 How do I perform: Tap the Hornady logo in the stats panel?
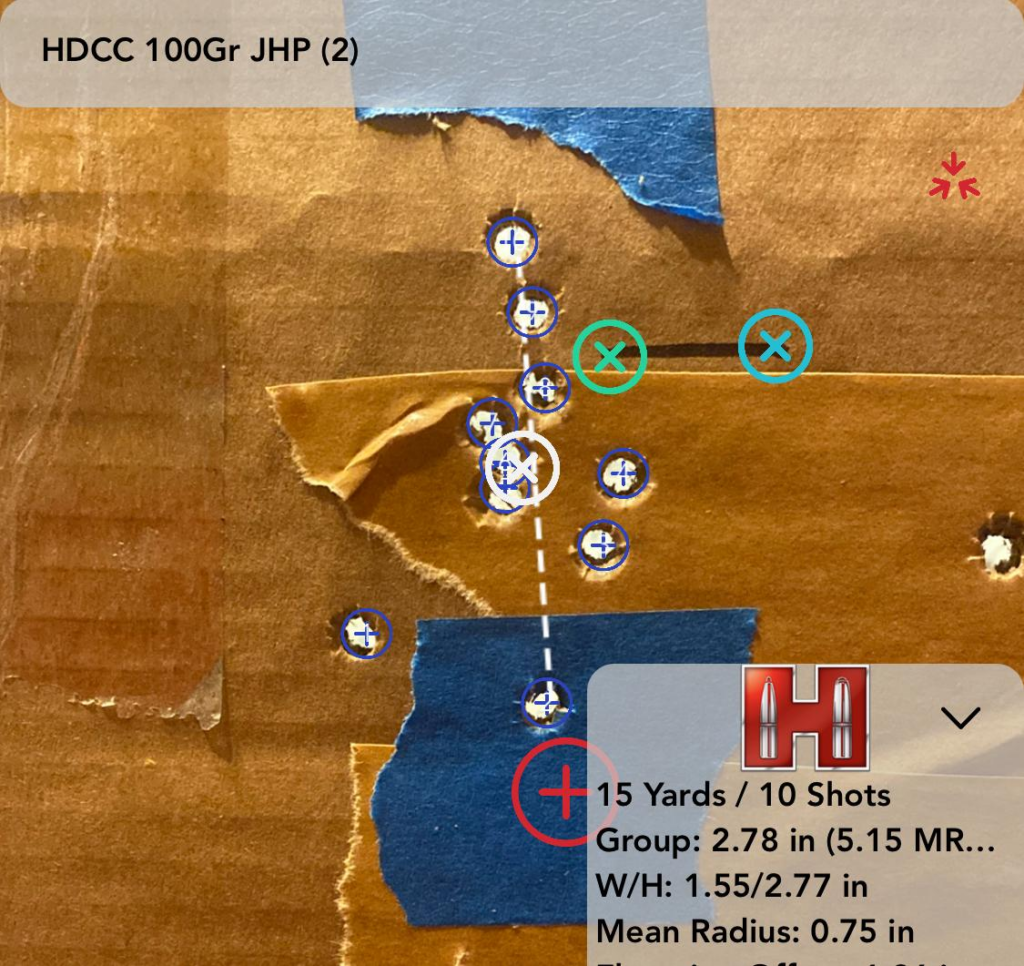pyautogui.click(x=805, y=717)
